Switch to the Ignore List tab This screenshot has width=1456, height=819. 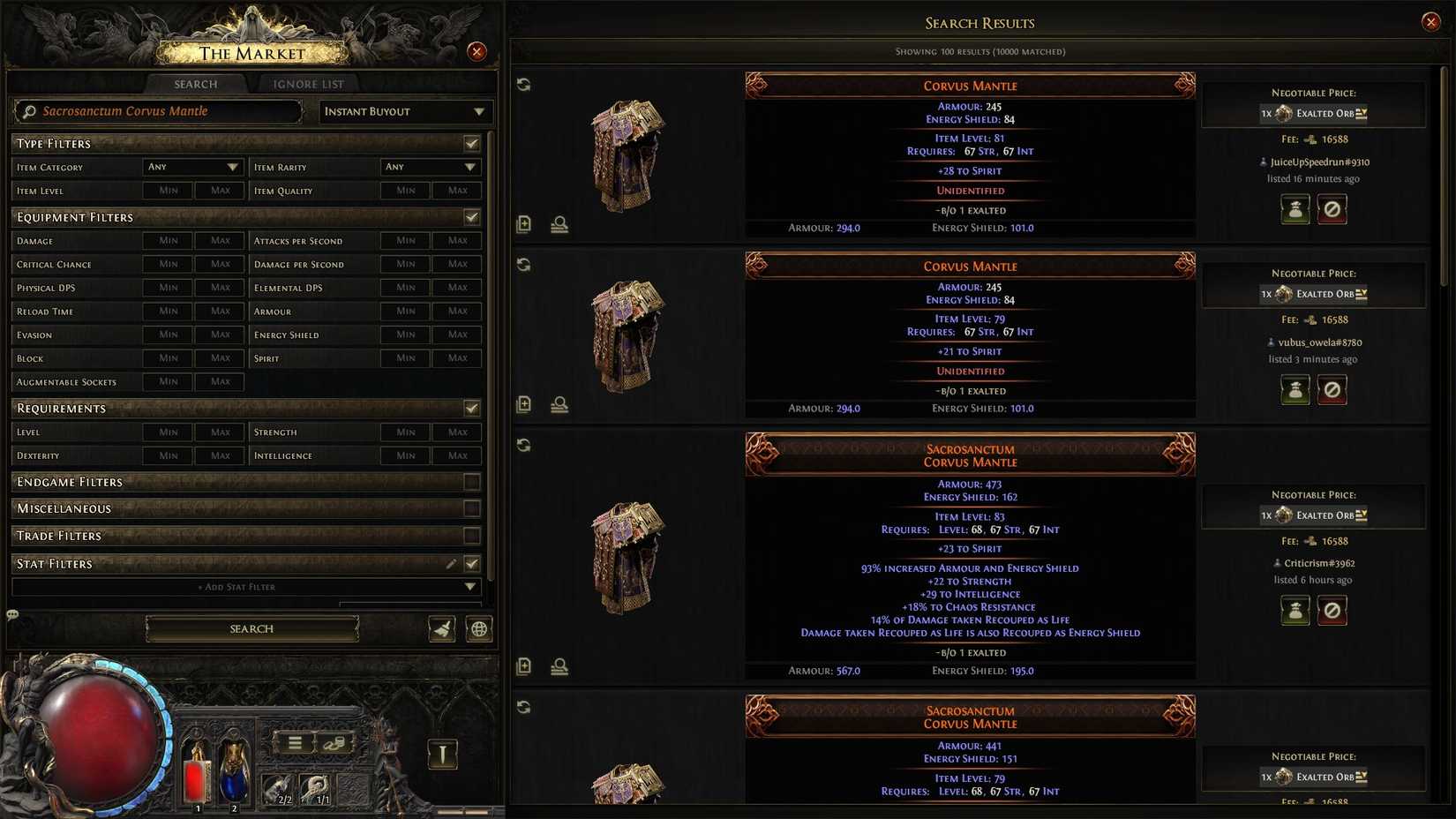click(x=307, y=84)
